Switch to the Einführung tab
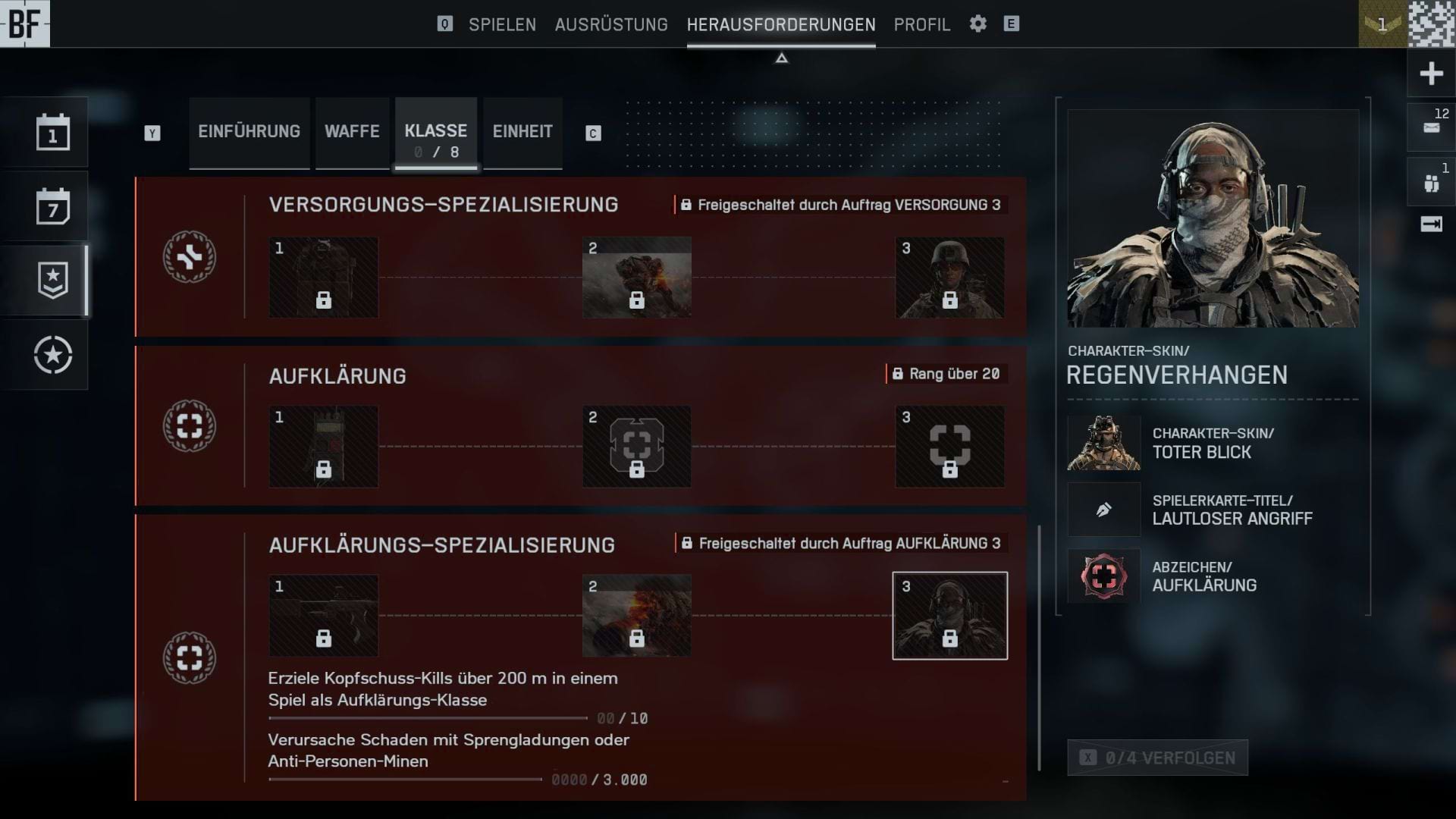Screen dimensions: 1456x819 [249, 132]
